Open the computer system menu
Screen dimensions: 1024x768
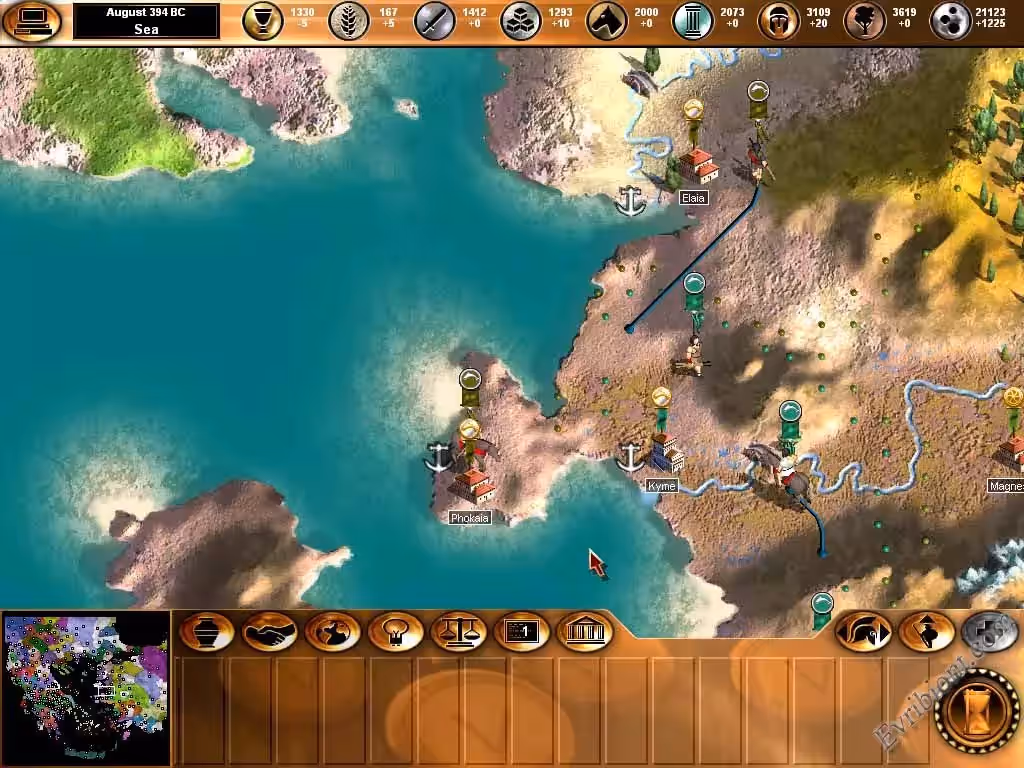[x=32, y=20]
